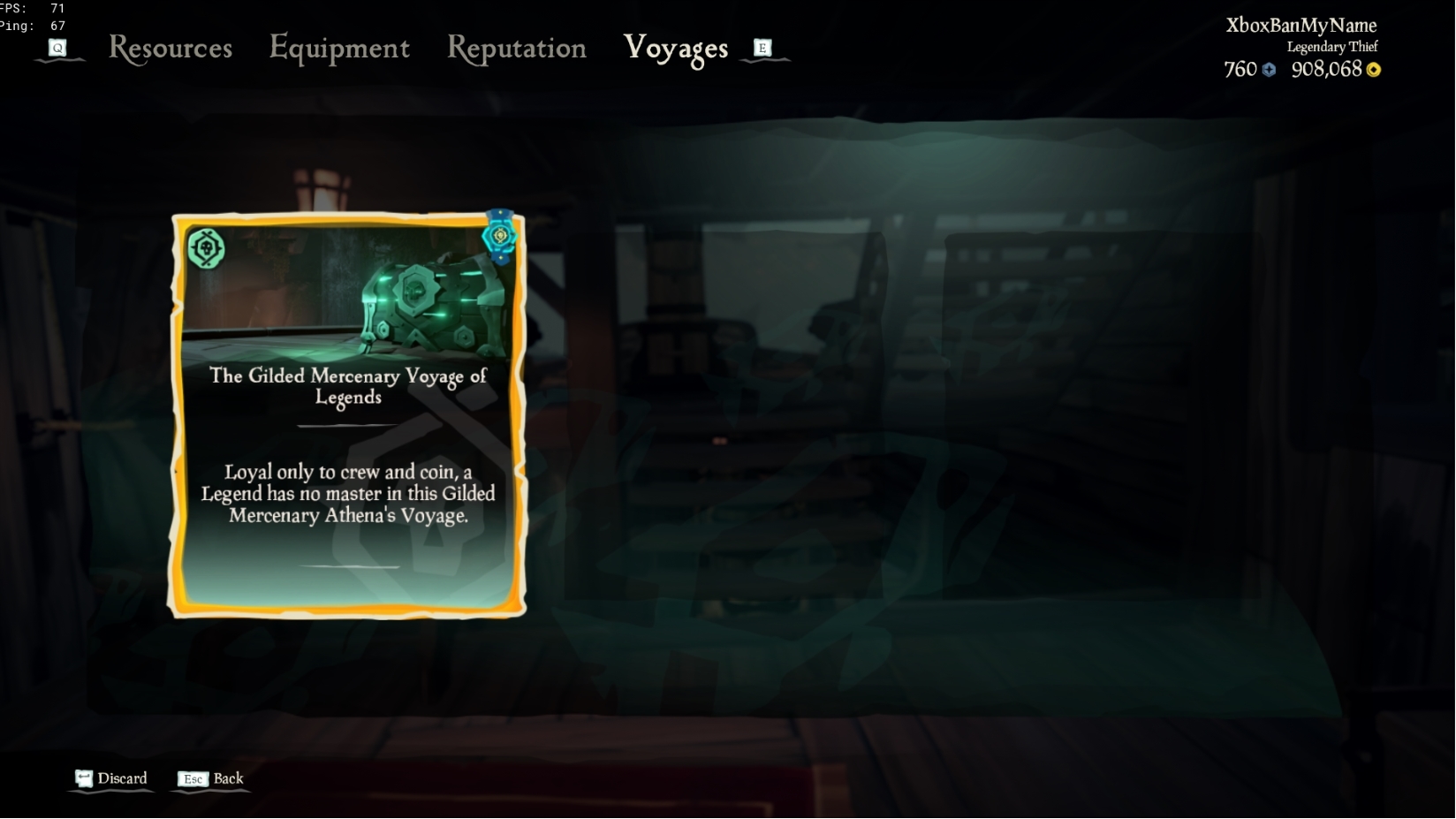Open the Equipment tab
Viewport: 1456px width, 819px height.
click(x=339, y=49)
